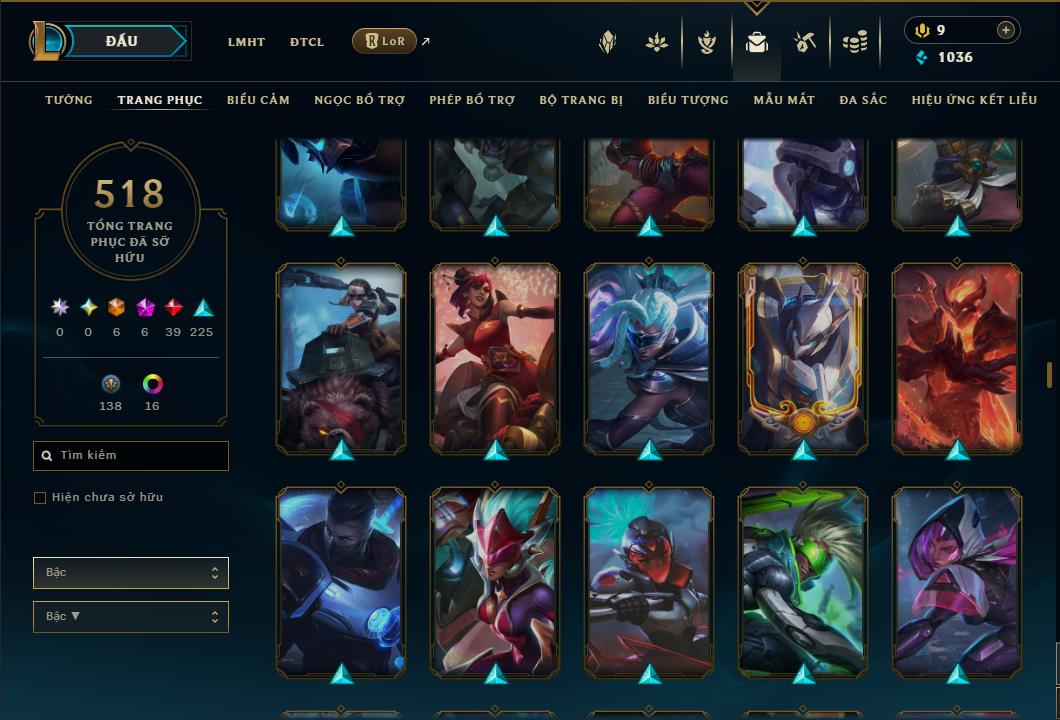Image resolution: width=1060 pixels, height=720 pixels.
Task: Open the Bậc ▼ sort dropdown
Action: (x=131, y=617)
